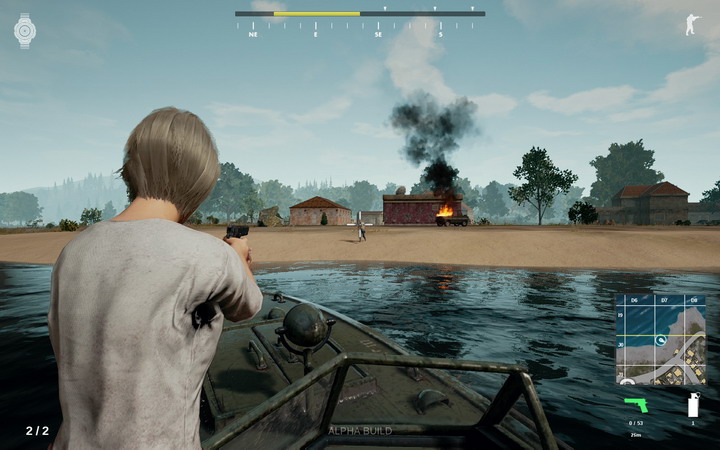The image size is (720, 450).
Task: Click the standing soldier stance icon
Action: click(692, 25)
